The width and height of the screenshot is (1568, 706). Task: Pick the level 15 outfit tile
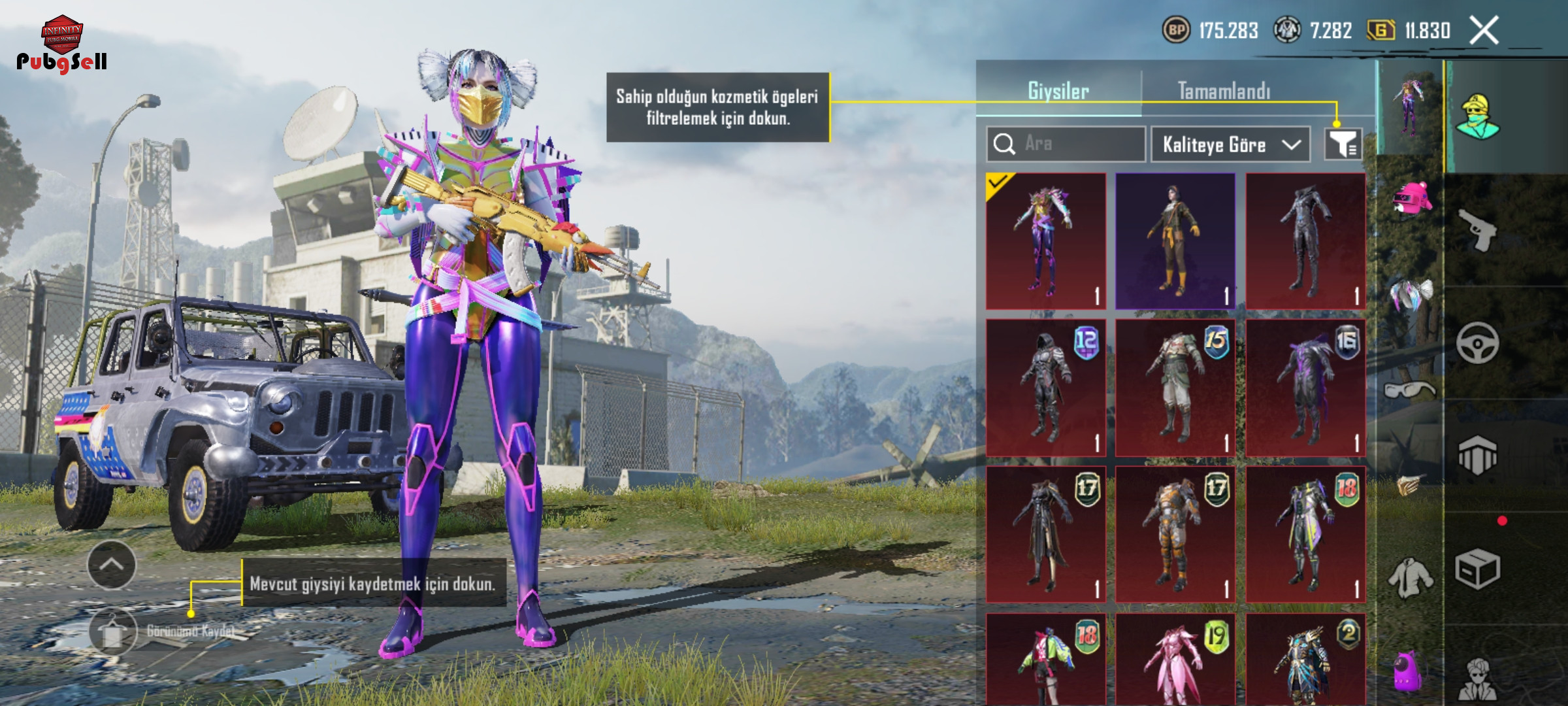(x=1175, y=387)
